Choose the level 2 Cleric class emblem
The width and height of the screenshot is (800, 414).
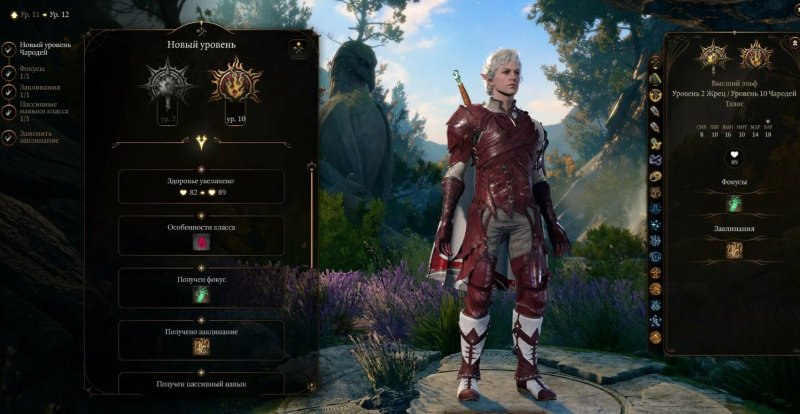tap(165, 83)
